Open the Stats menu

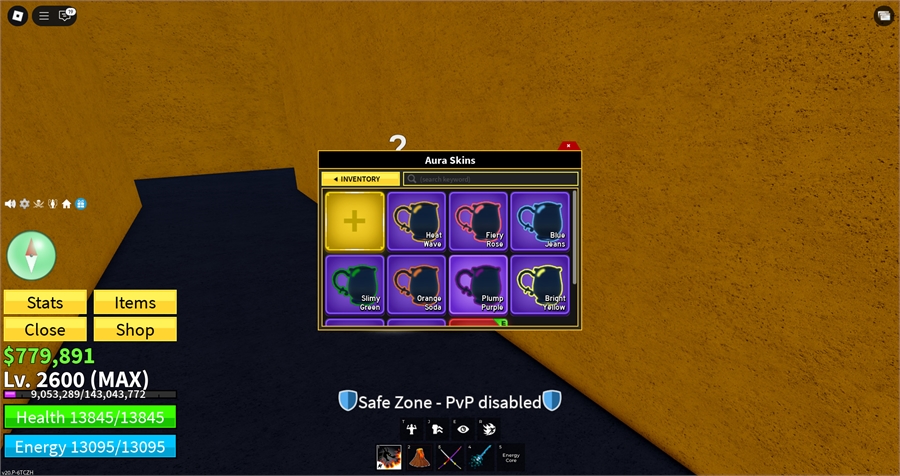[45, 303]
